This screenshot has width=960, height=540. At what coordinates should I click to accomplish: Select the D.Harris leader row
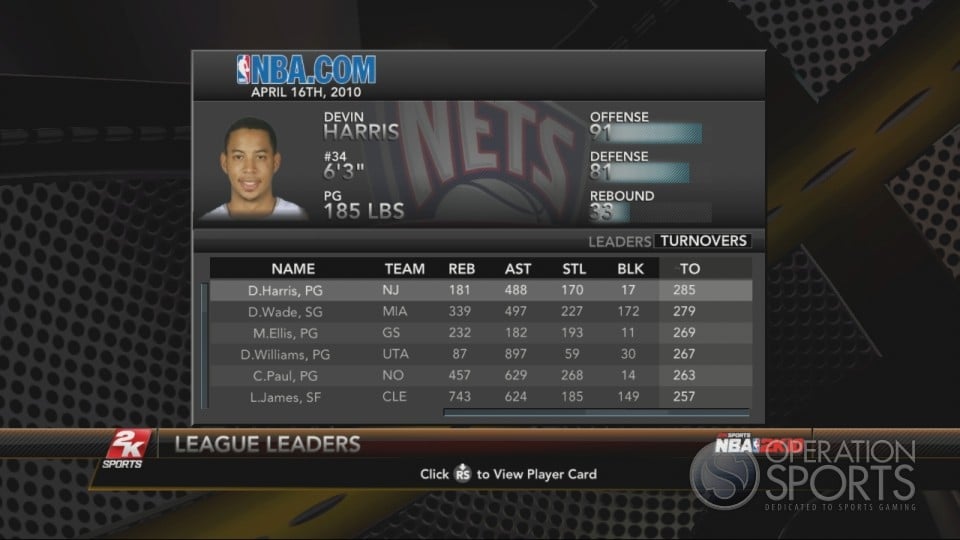tap(480, 291)
